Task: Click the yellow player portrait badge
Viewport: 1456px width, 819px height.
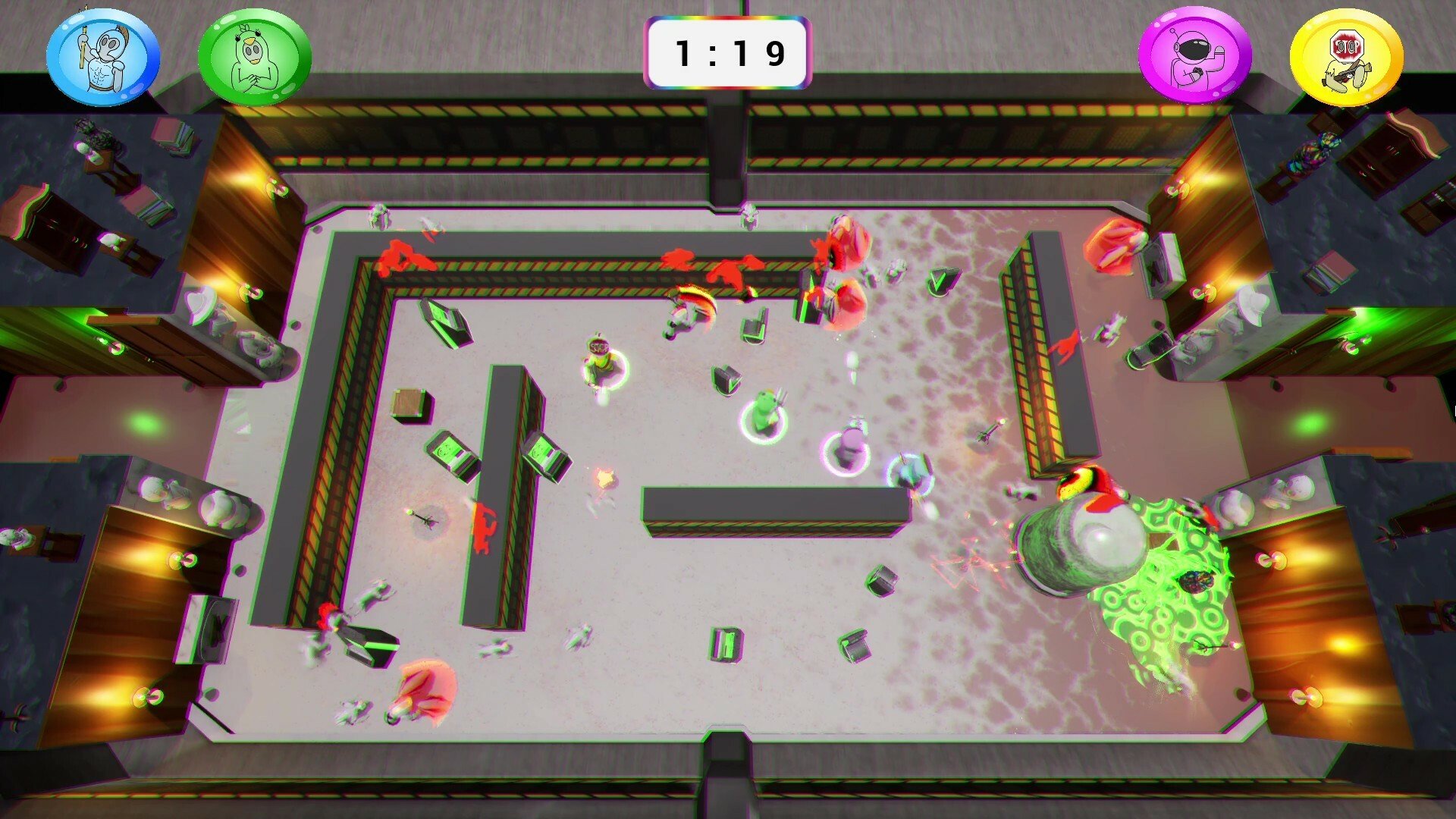Action: click(1346, 57)
